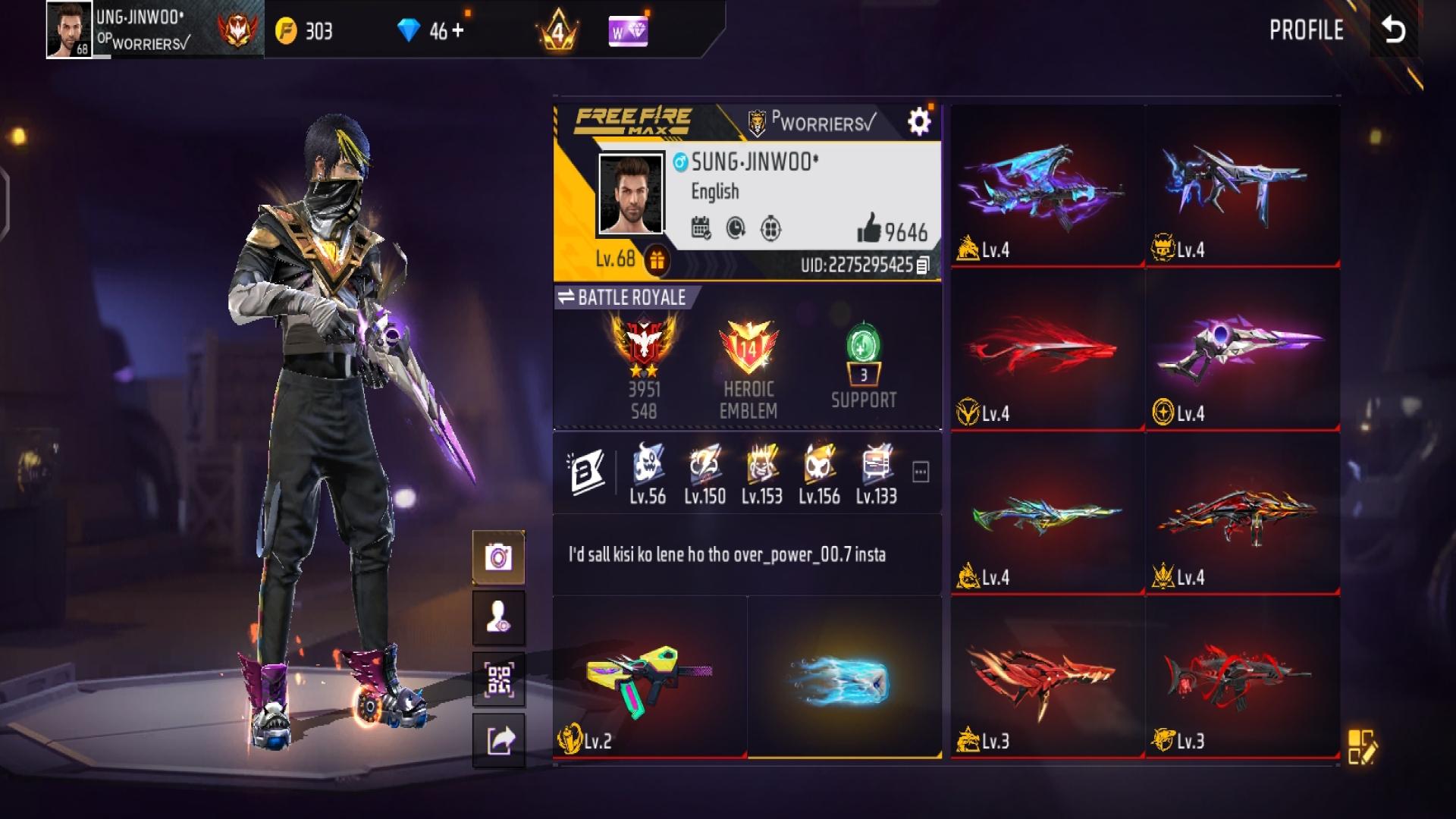Share the profile with the arrow button
Image resolution: width=1456 pixels, height=819 pixels.
(498, 739)
